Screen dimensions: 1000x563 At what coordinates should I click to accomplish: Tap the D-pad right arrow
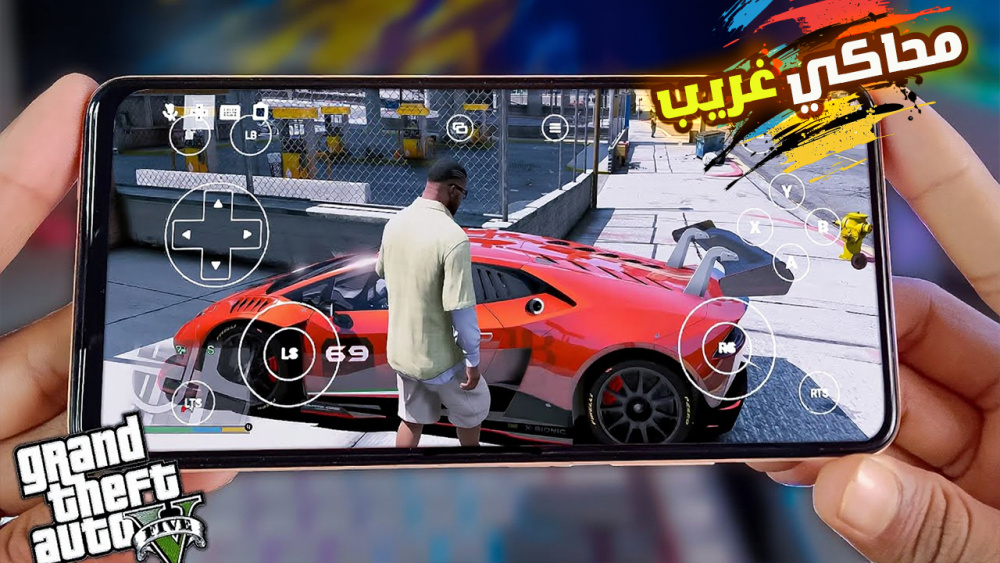pos(246,236)
